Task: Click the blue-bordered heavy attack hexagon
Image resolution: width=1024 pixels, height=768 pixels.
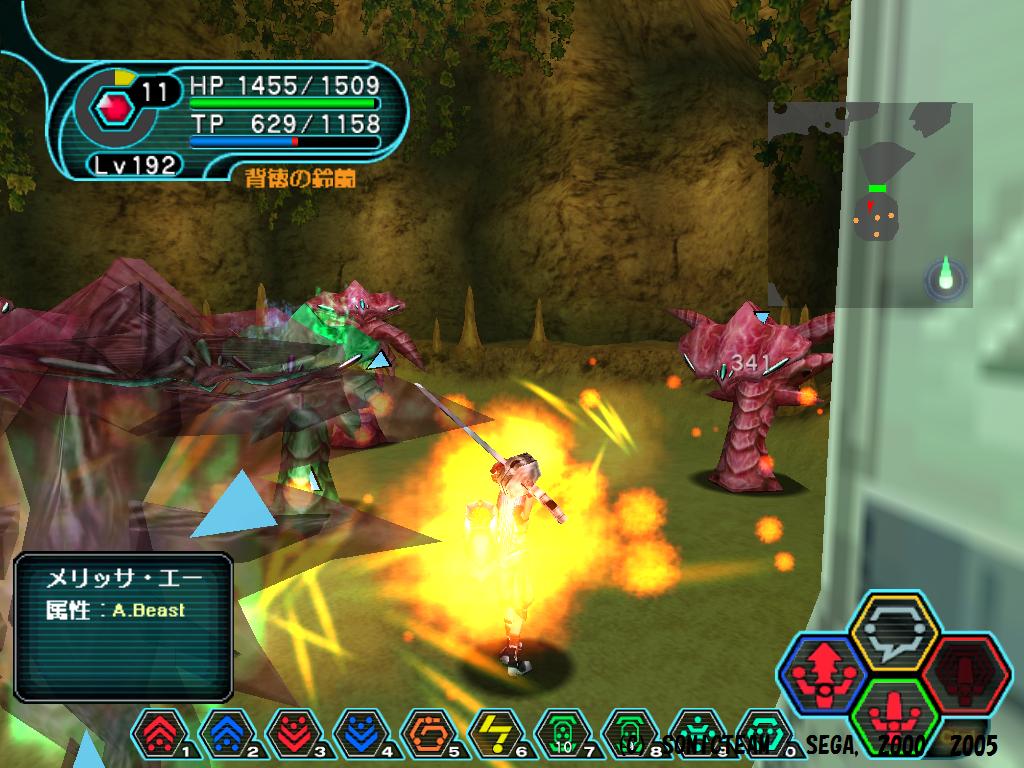Action: 821,673
